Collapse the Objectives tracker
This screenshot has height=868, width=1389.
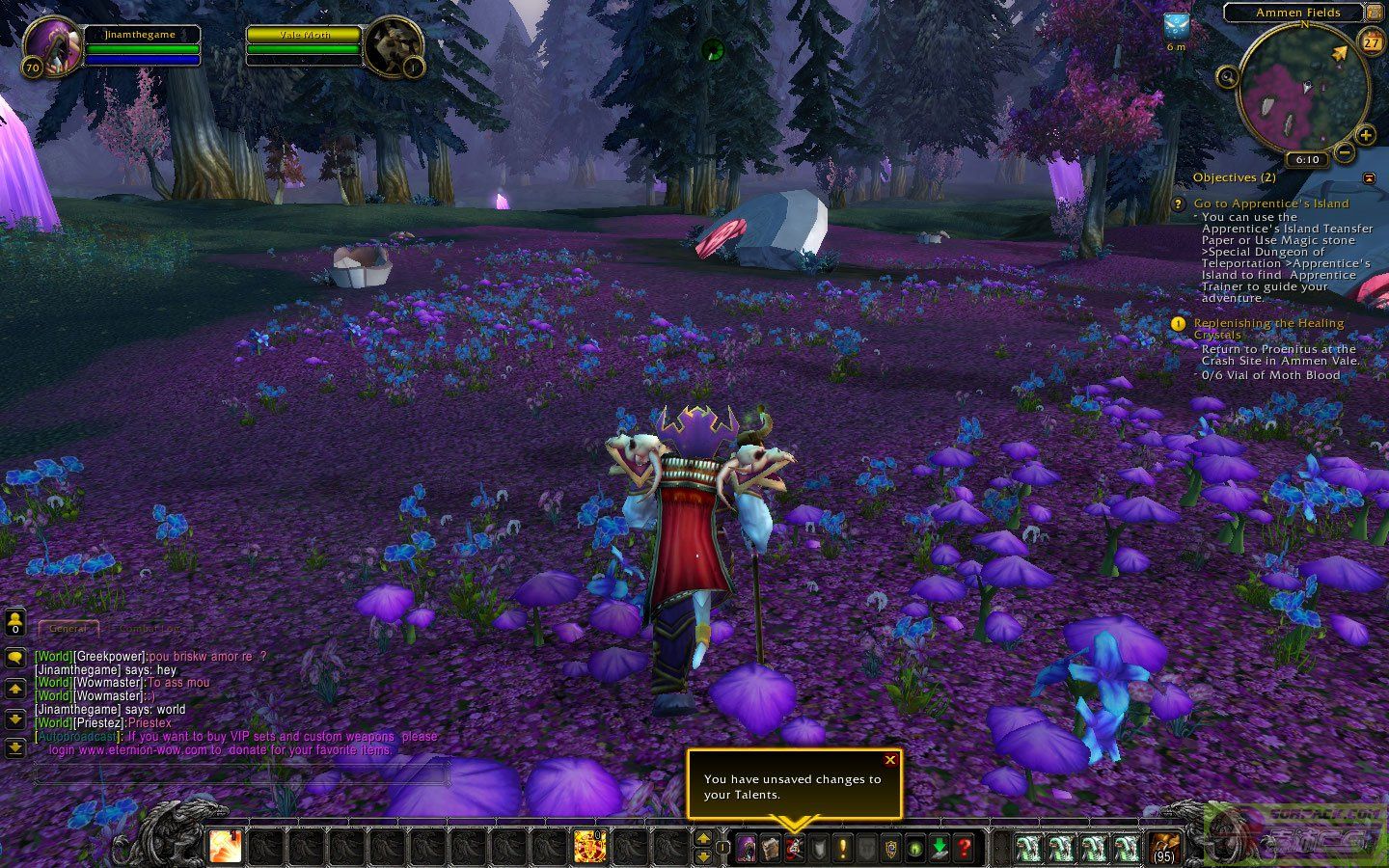click(1370, 178)
